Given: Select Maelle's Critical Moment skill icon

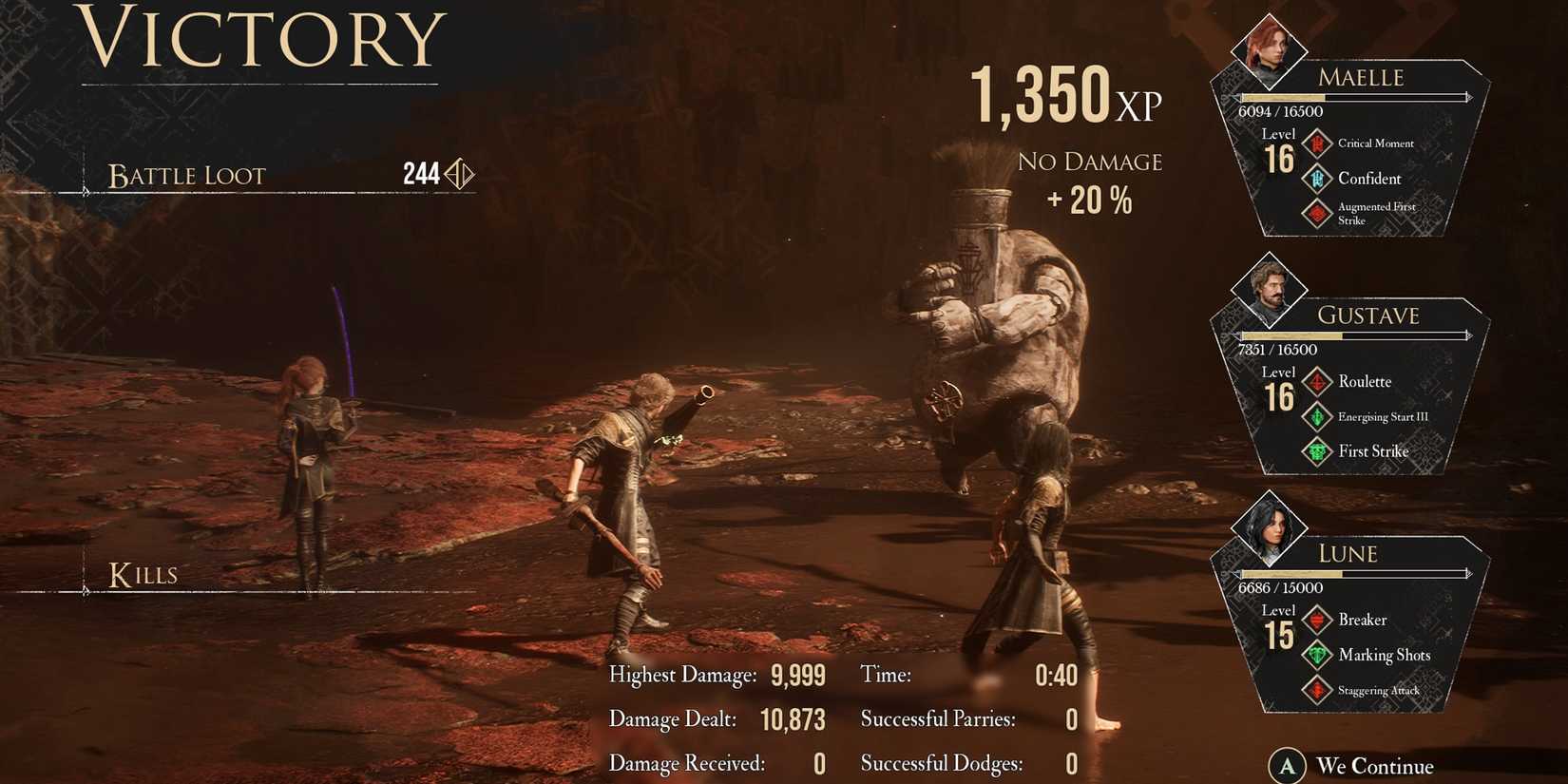Looking at the screenshot, I should [x=1317, y=143].
